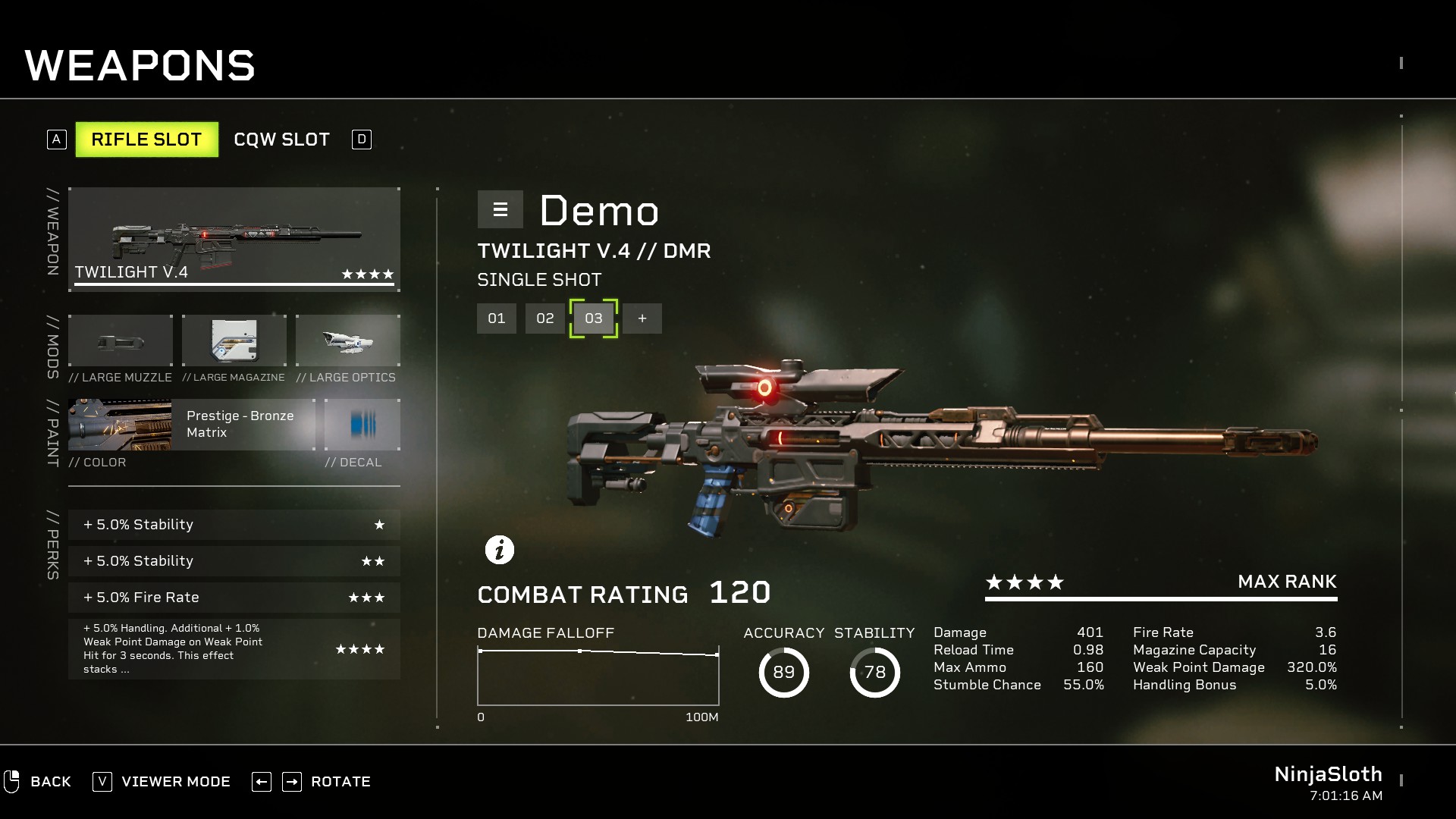Select the one-star Stability perk row

coord(234,525)
